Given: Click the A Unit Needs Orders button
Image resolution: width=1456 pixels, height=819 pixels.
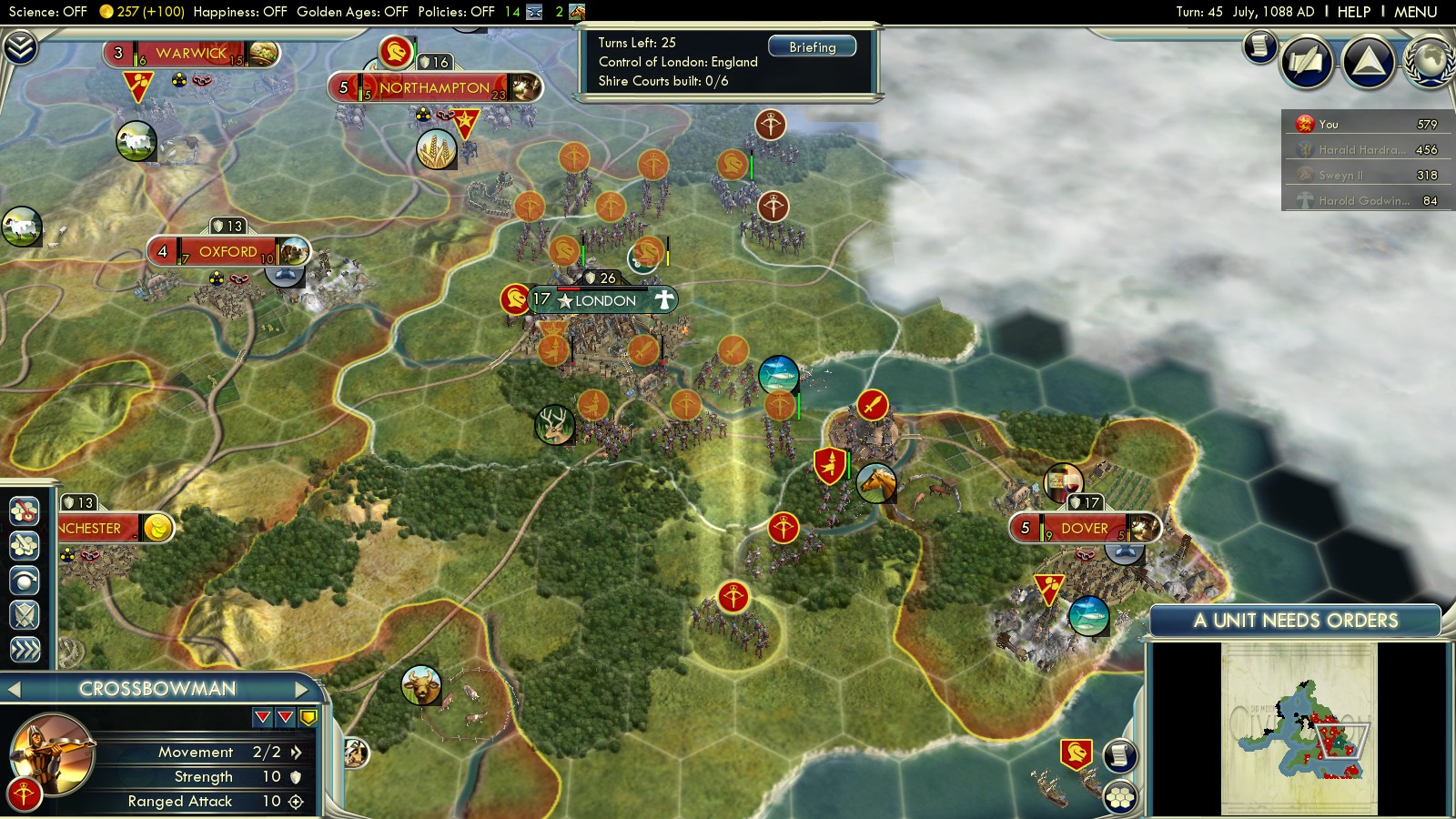Looking at the screenshot, I should point(1295,621).
